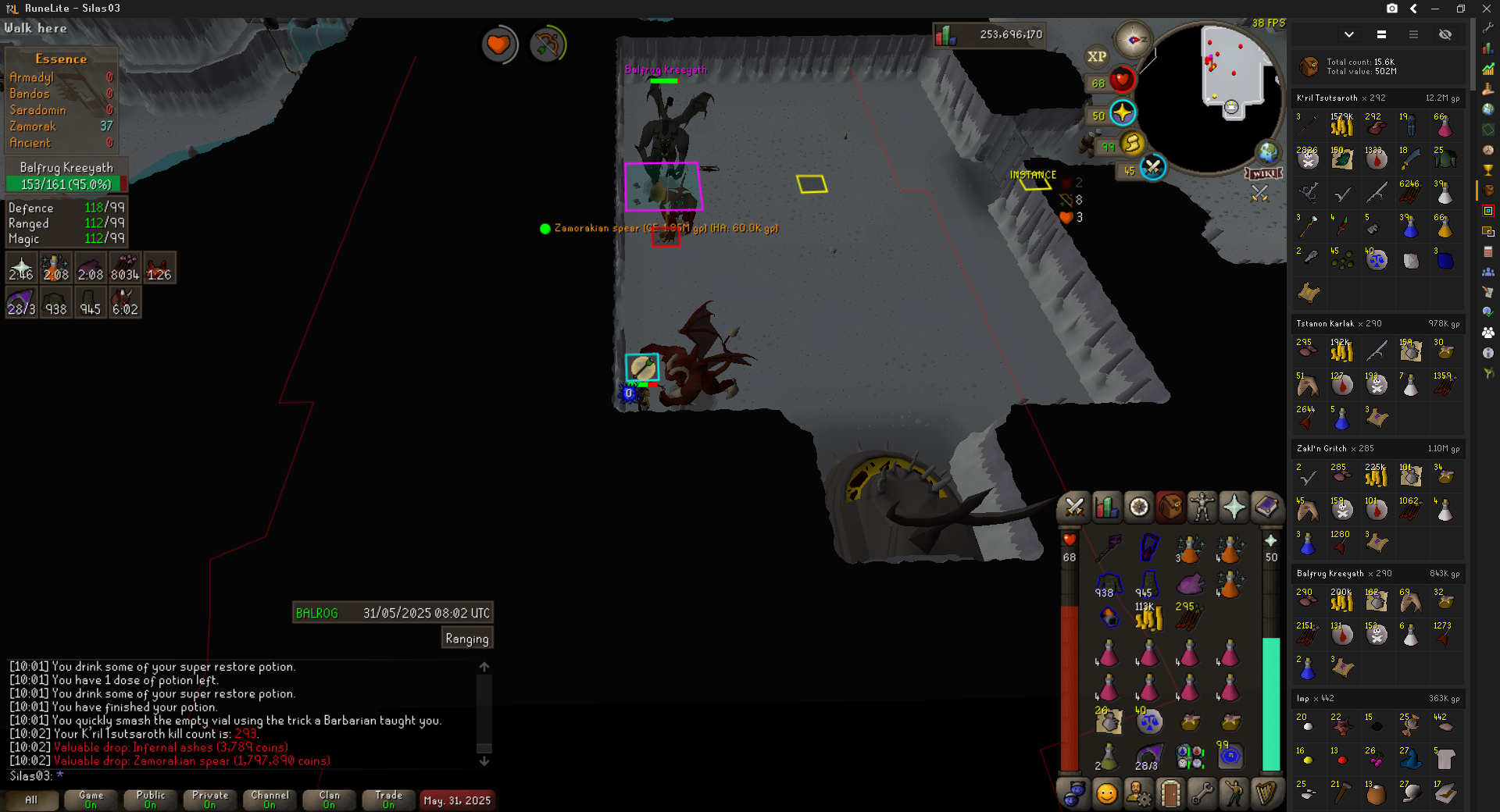The image size is (1500, 812).
Task: Switch chat to the Clan tab
Action: coord(329,800)
